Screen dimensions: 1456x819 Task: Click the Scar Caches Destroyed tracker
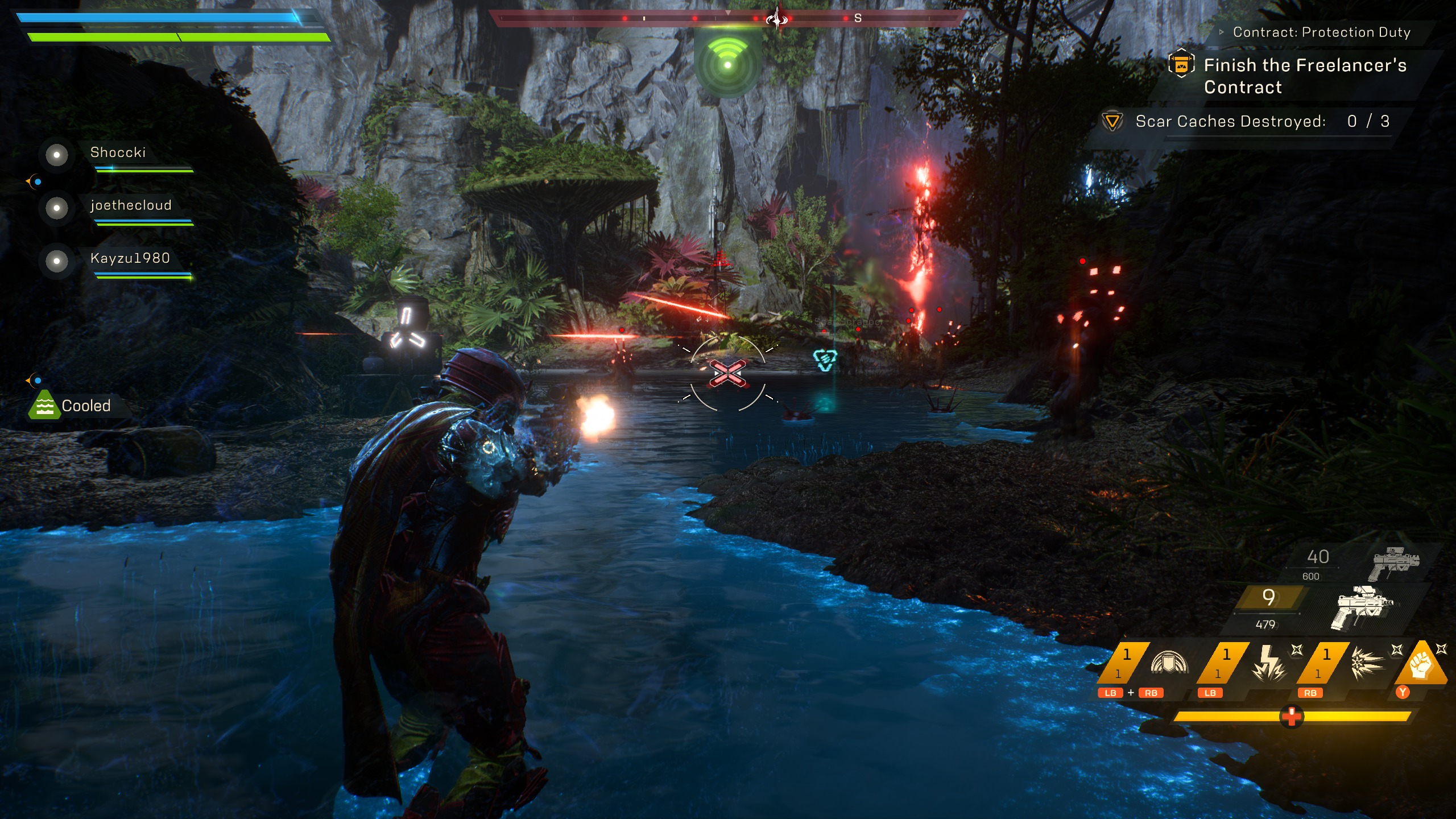pyautogui.click(x=1246, y=121)
